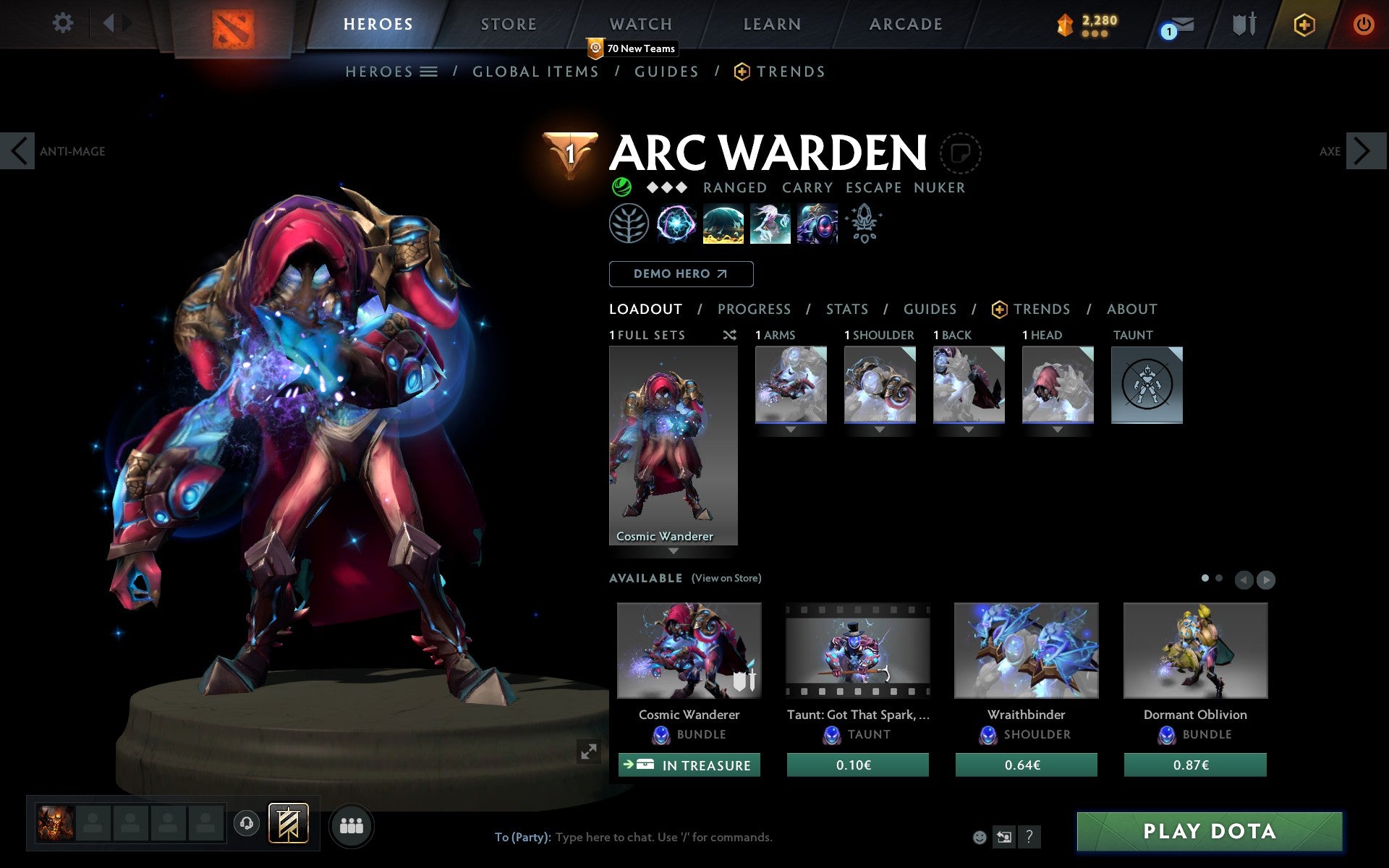Select the second page dot under Available items
Viewport: 1389px width, 868px height.
click(1219, 579)
